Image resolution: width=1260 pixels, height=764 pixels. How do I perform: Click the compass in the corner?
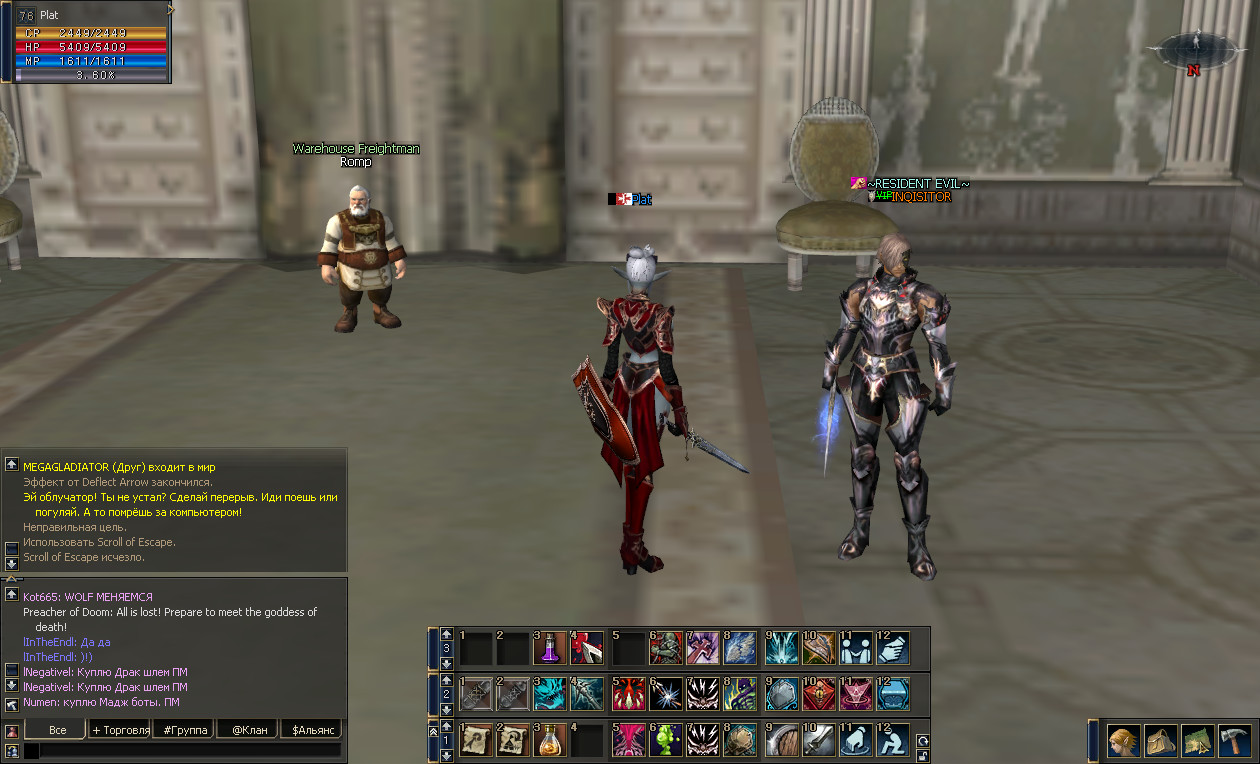coord(1194,52)
